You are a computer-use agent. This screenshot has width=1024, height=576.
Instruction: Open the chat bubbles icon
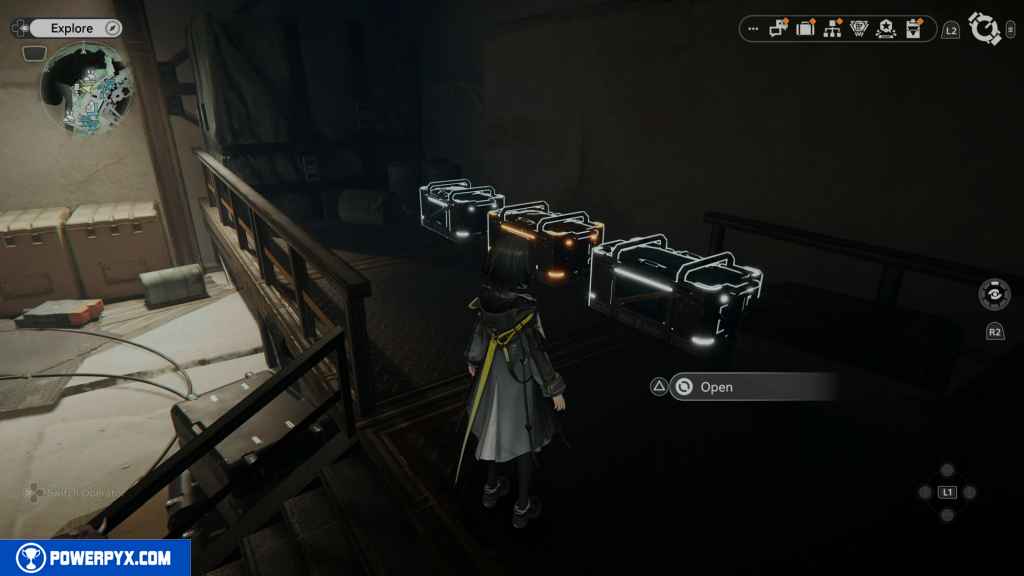[779, 29]
